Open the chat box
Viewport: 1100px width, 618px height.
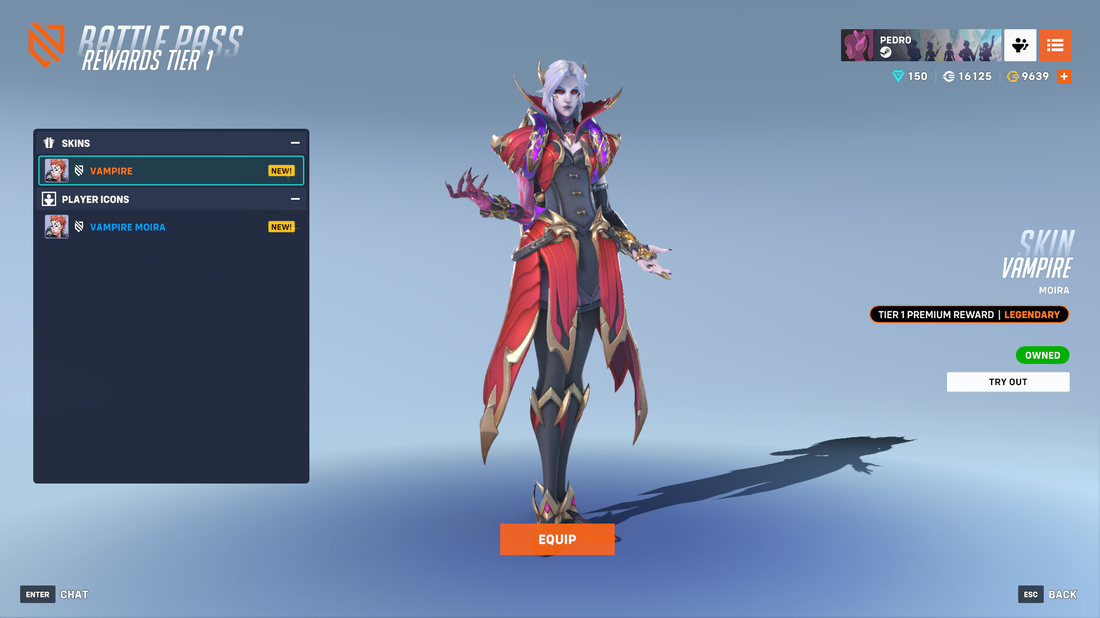(55, 594)
